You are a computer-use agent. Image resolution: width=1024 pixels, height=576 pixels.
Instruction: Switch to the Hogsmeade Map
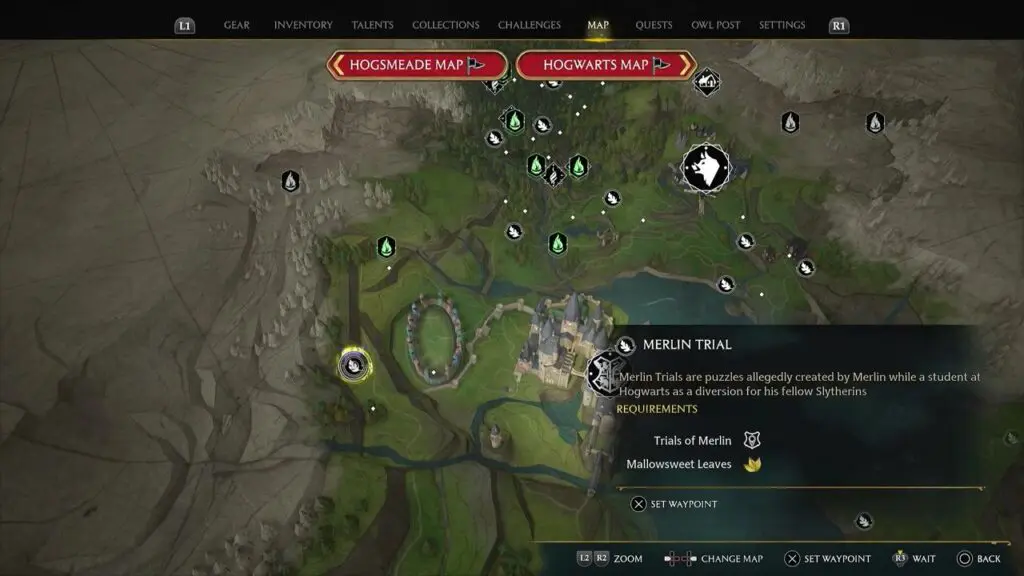(x=417, y=65)
